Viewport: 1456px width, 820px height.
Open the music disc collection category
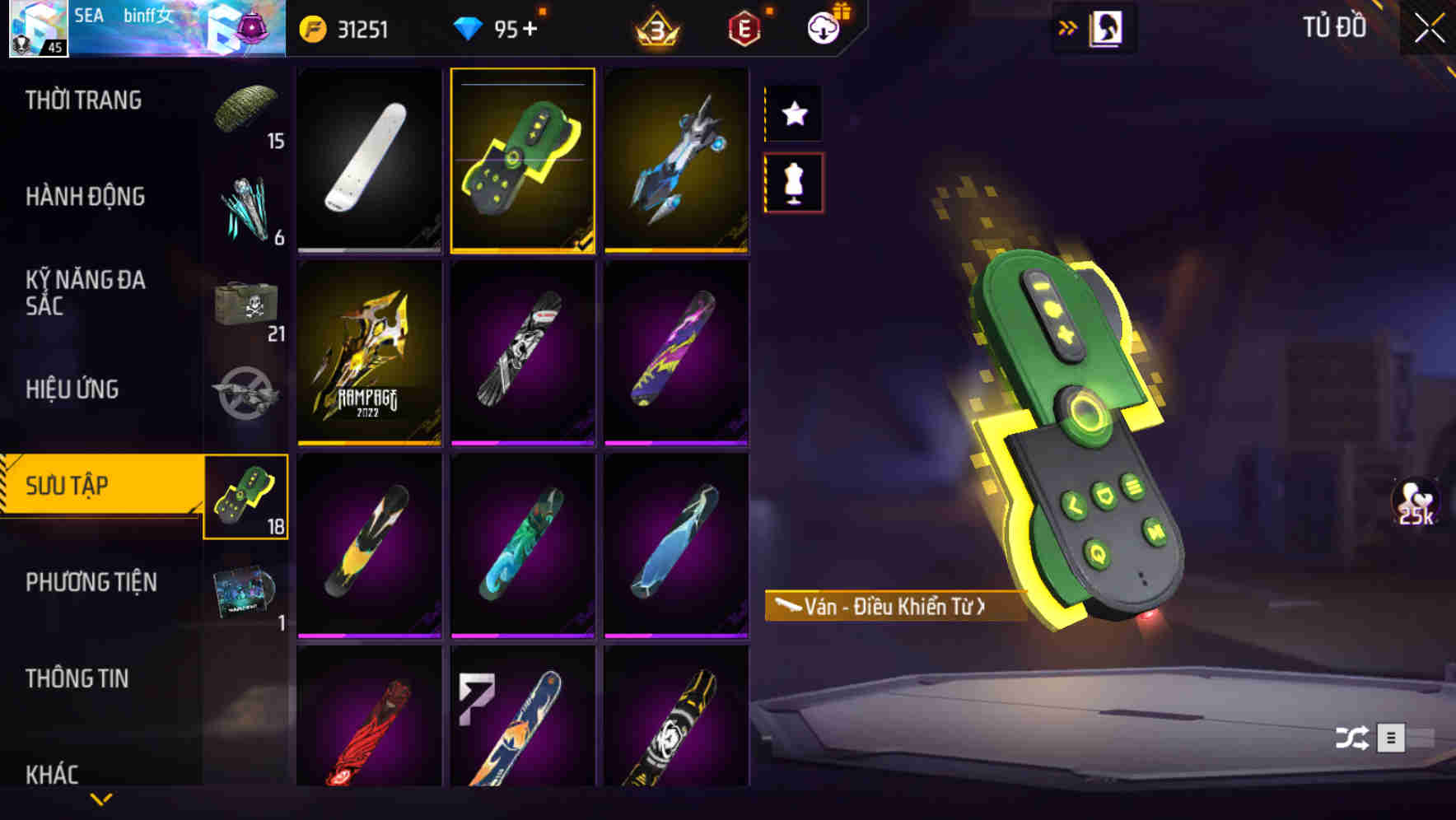pos(247,586)
